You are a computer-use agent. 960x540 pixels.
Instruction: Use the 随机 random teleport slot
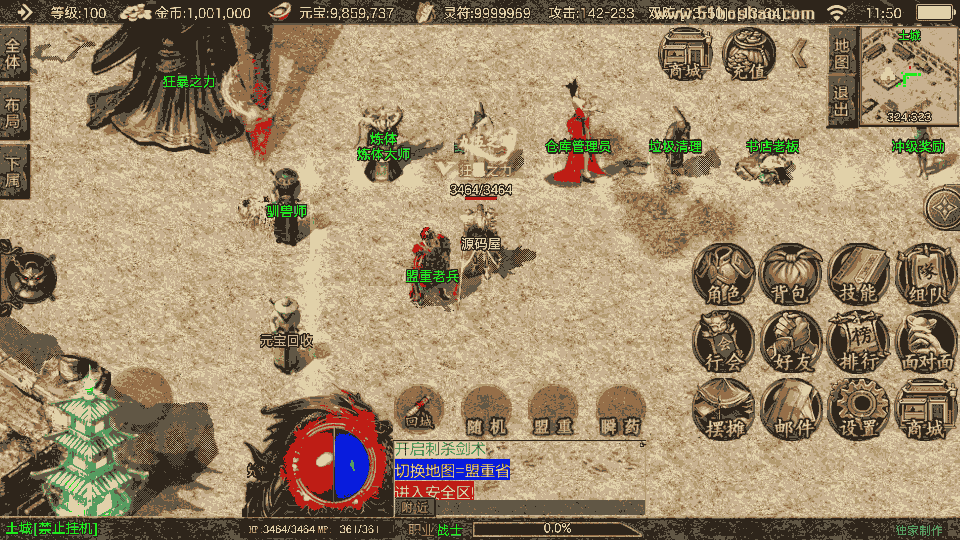coord(486,409)
